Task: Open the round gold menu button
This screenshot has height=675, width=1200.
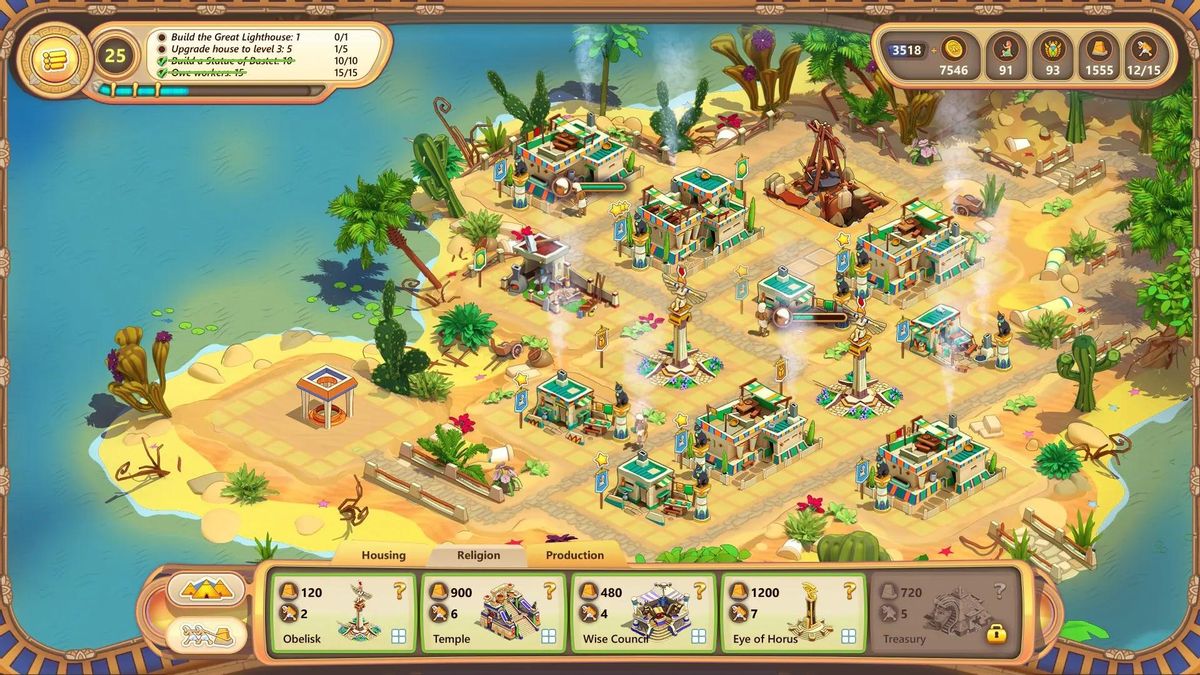Action: (48, 58)
